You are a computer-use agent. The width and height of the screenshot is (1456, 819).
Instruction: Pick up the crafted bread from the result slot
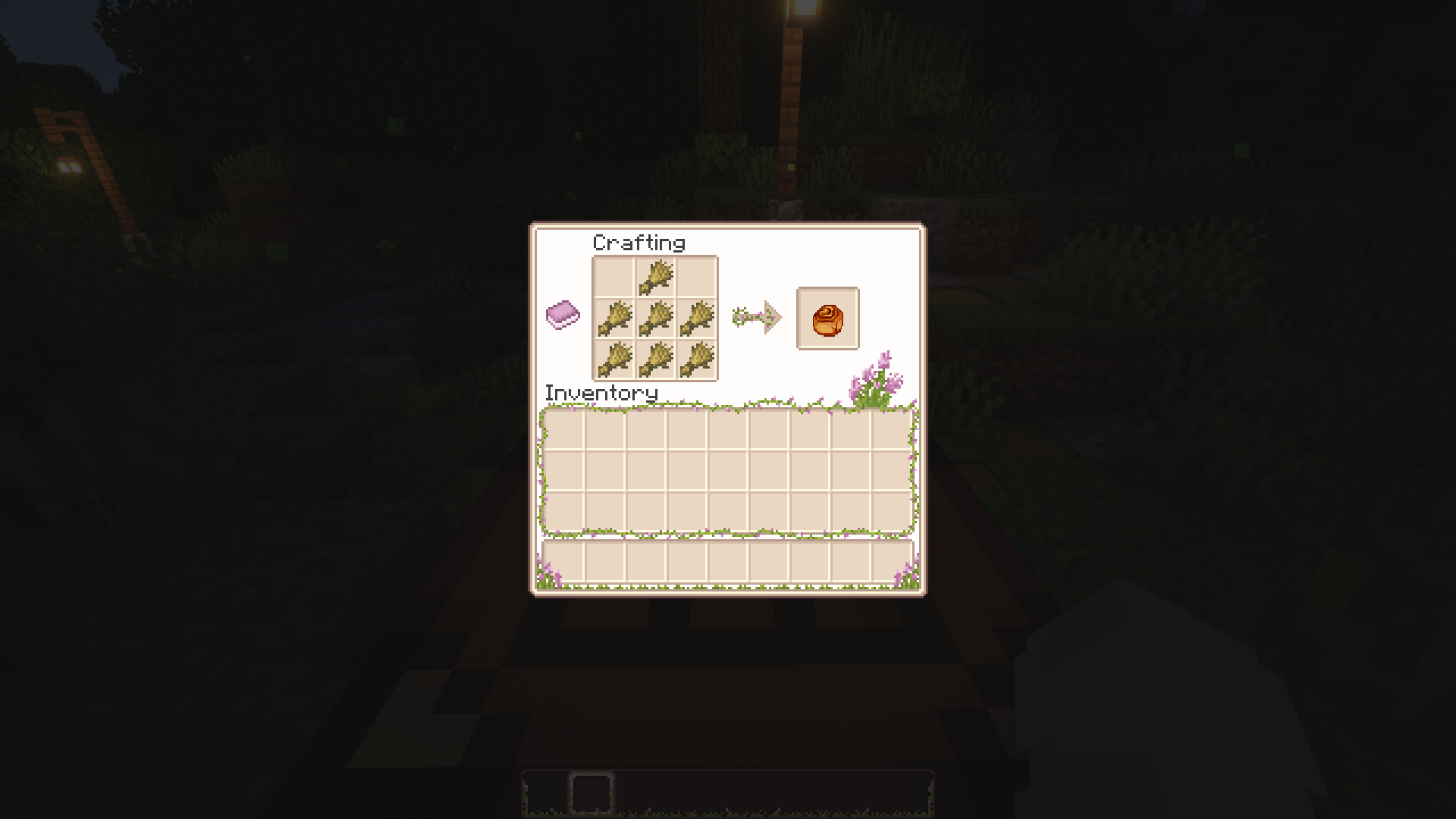click(x=827, y=317)
